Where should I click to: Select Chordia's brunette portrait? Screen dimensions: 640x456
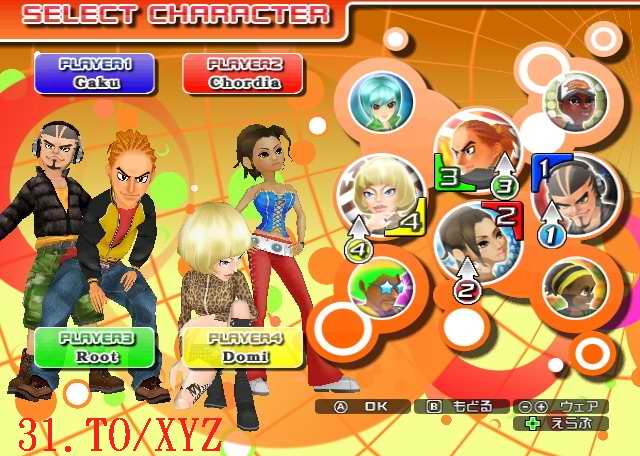(x=474, y=243)
